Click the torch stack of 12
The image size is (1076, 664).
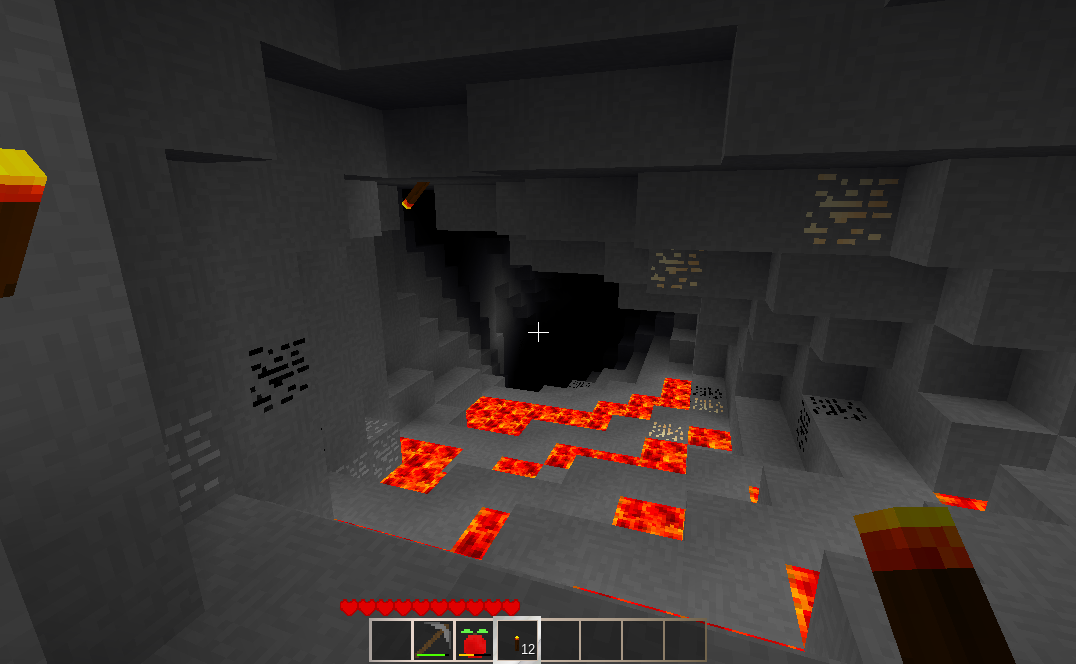[518, 640]
